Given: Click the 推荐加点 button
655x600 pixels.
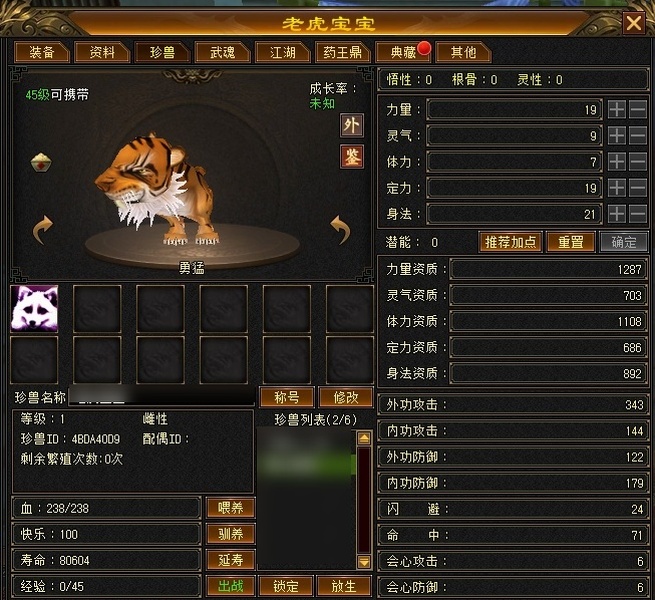Looking at the screenshot, I should tap(511, 242).
